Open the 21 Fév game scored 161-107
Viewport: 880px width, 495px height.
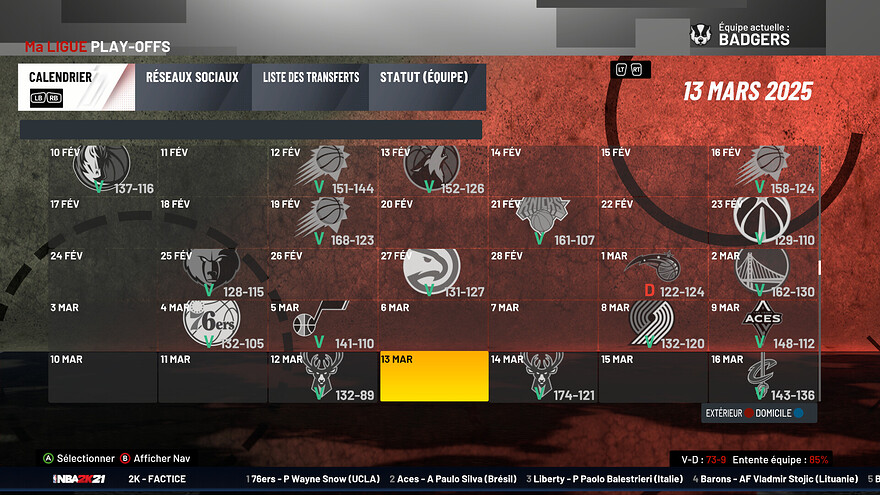(x=544, y=221)
